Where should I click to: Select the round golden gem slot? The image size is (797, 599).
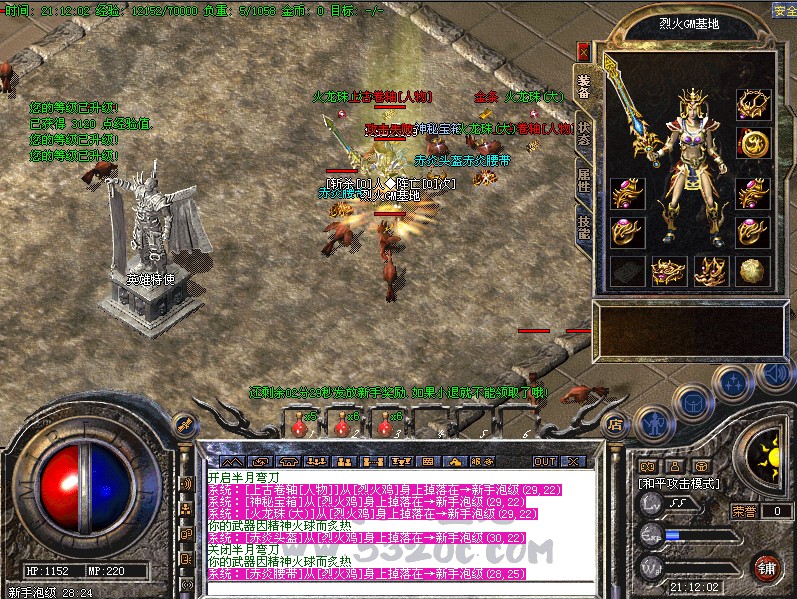[x=752, y=270]
